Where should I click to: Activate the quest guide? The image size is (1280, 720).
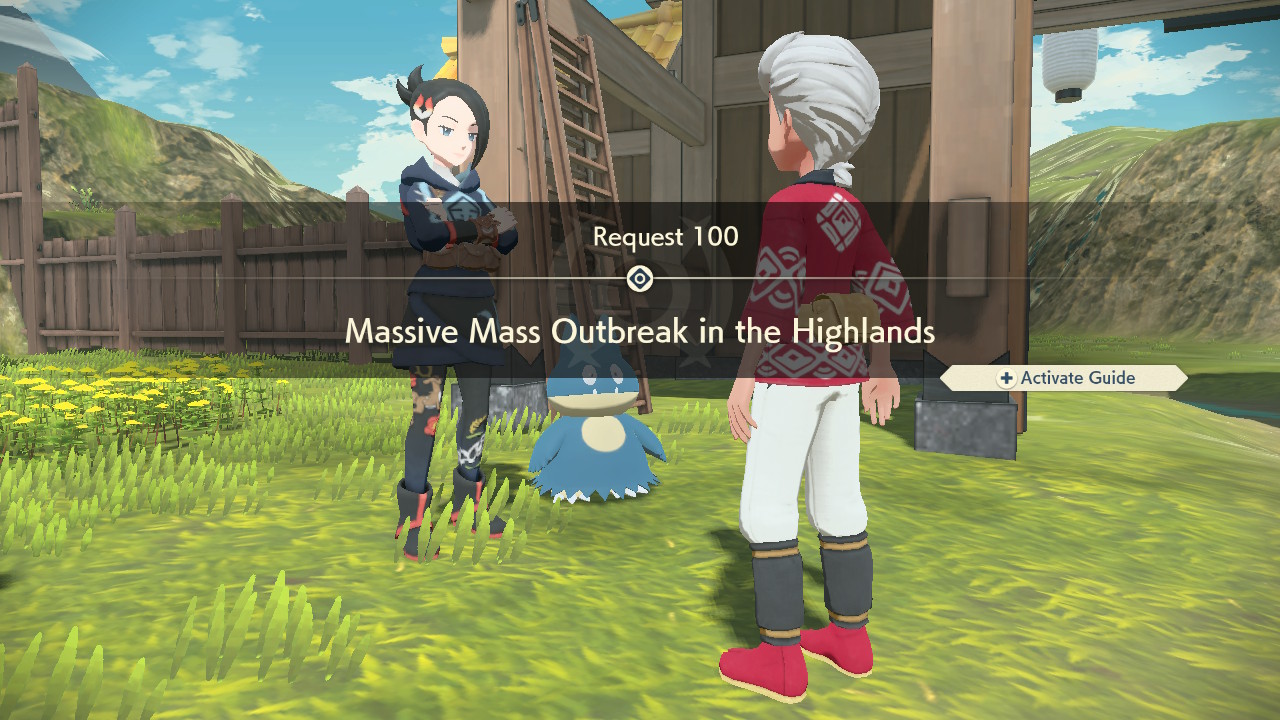click(1063, 378)
